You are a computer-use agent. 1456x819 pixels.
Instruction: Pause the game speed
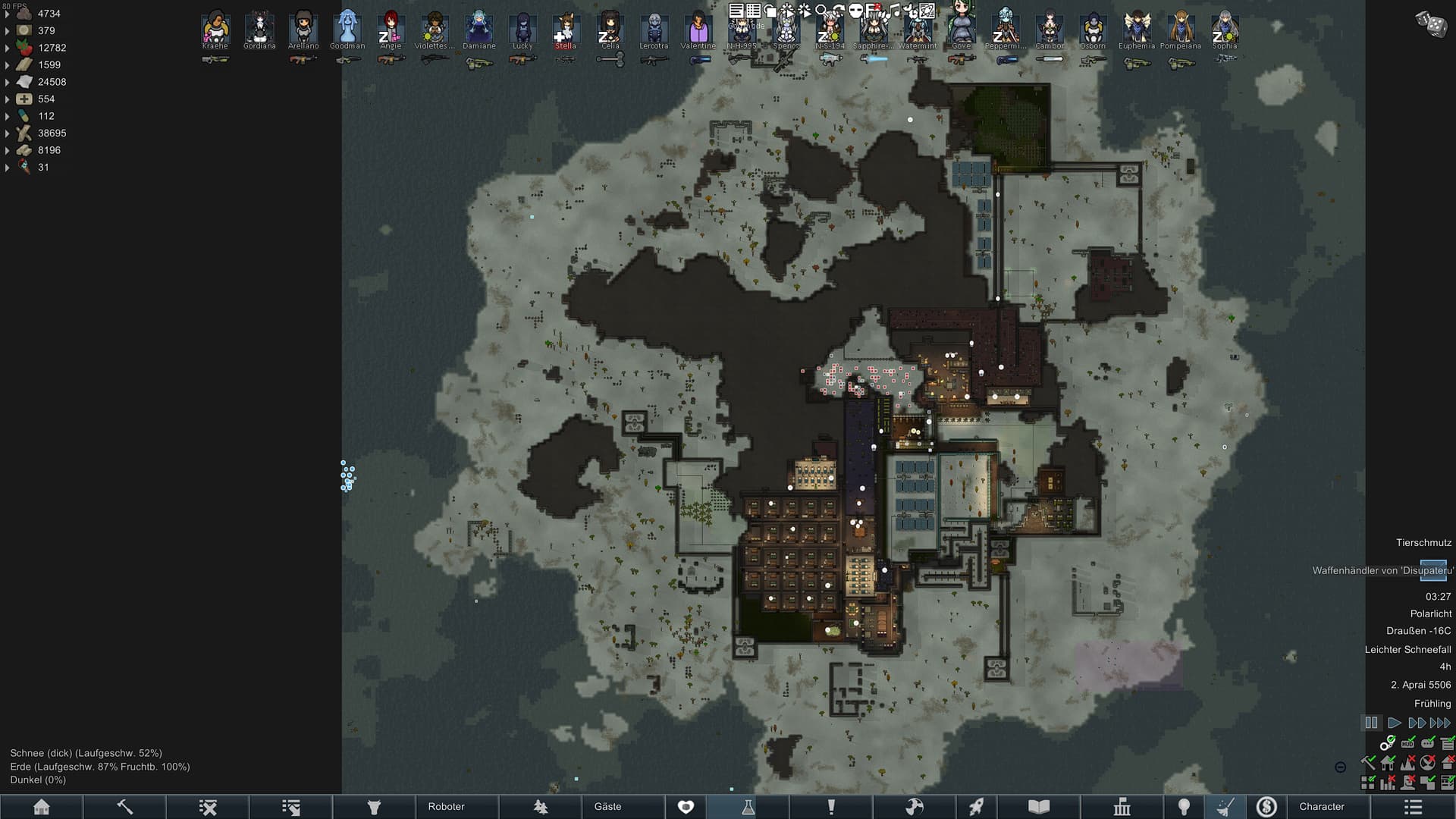(x=1371, y=723)
